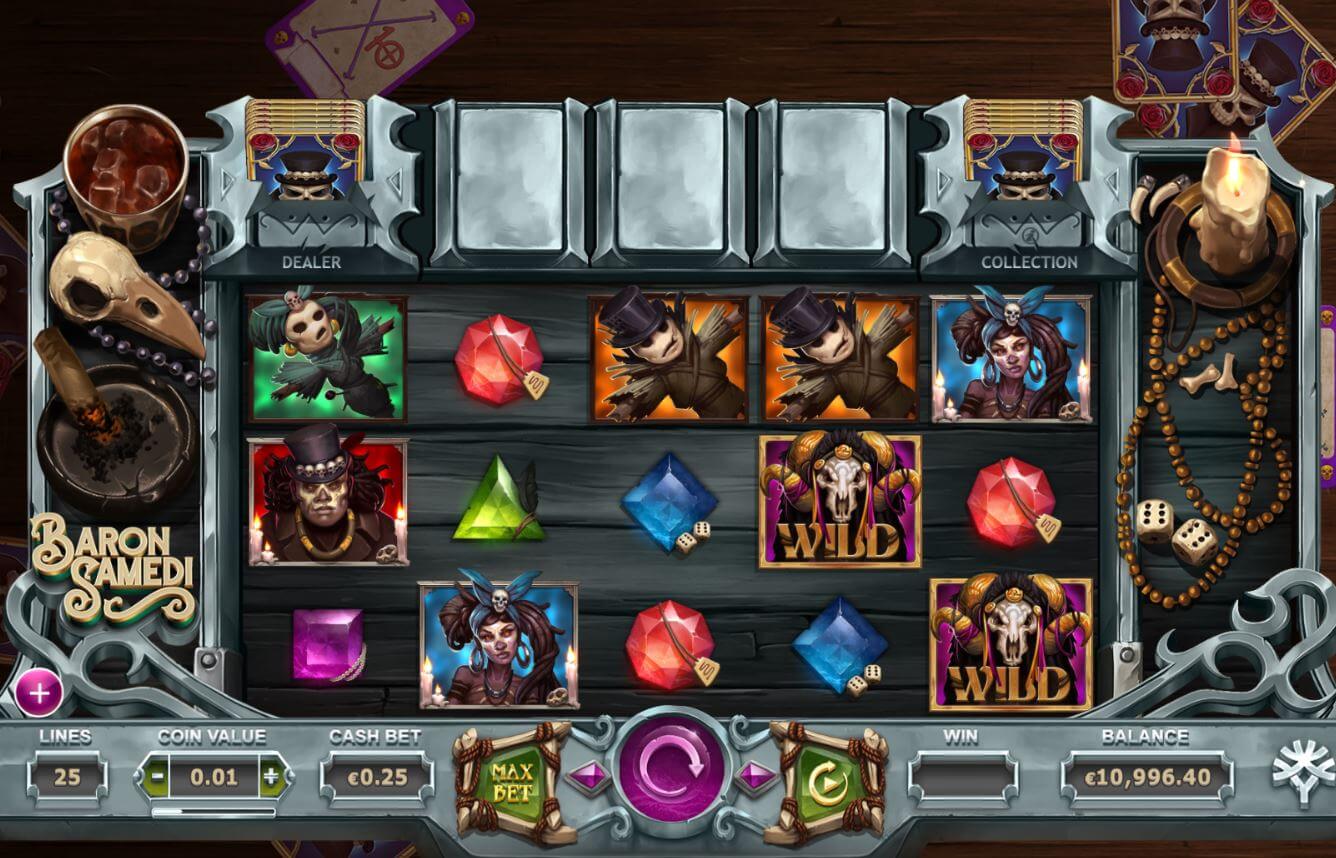Viewport: 1336px width, 858px height.
Task: Decrease the coin value with minus
Action: [x=155, y=775]
